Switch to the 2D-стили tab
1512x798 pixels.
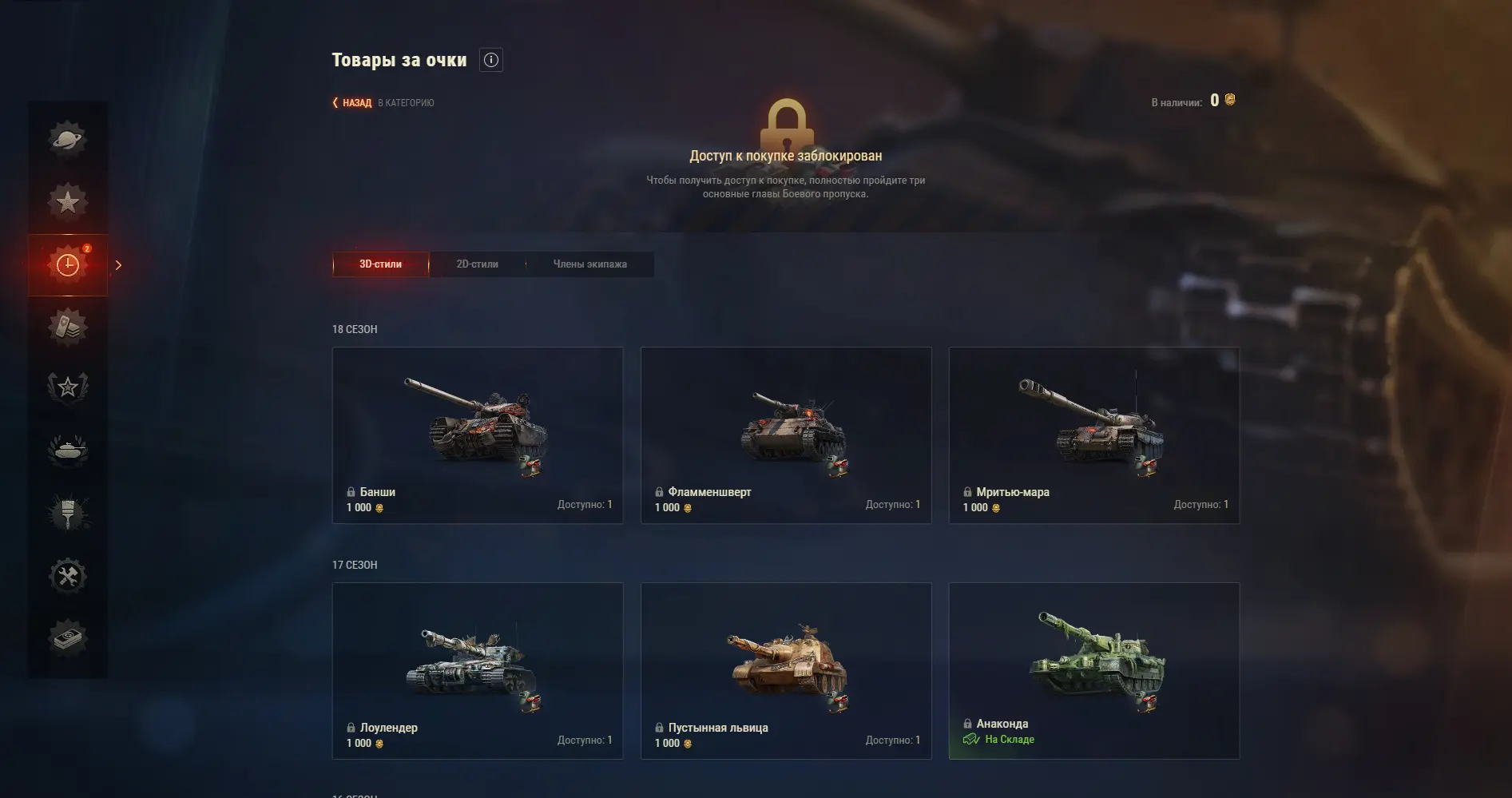(477, 264)
